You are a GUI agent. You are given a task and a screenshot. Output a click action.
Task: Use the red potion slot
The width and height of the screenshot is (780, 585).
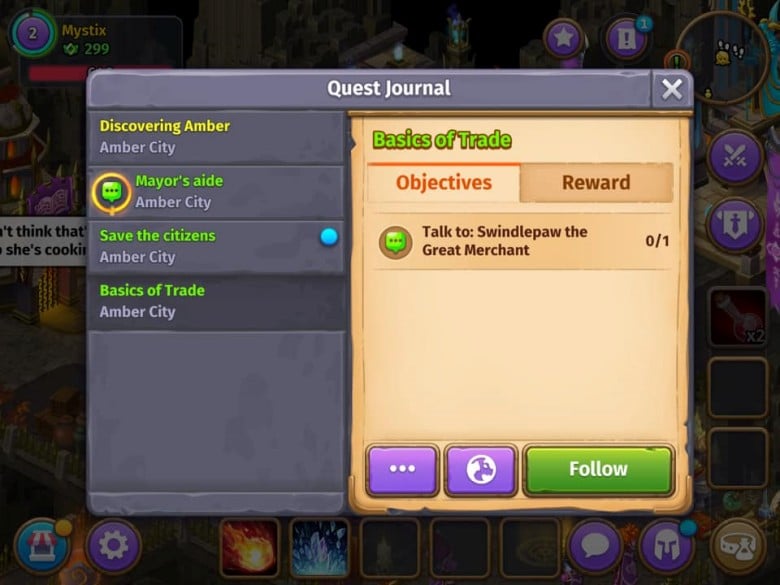[737, 316]
